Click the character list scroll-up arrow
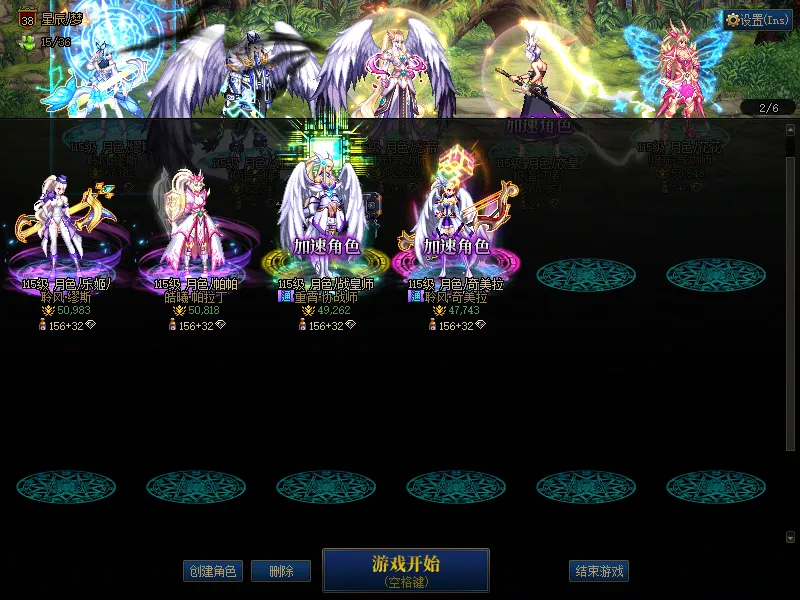Screen dimensions: 800x600 coord(790,145)
